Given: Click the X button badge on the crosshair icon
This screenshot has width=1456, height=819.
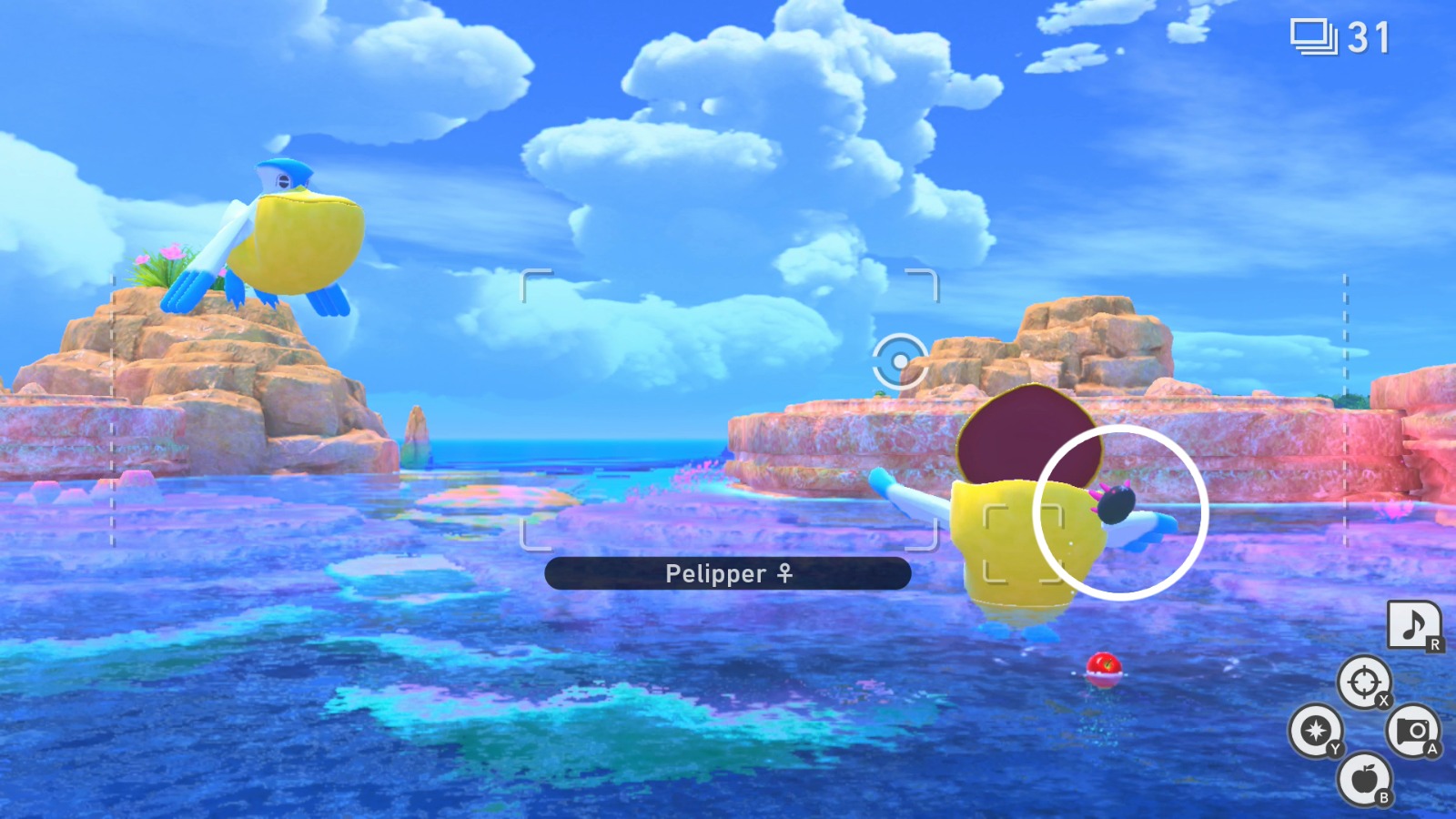Looking at the screenshot, I should (1382, 700).
